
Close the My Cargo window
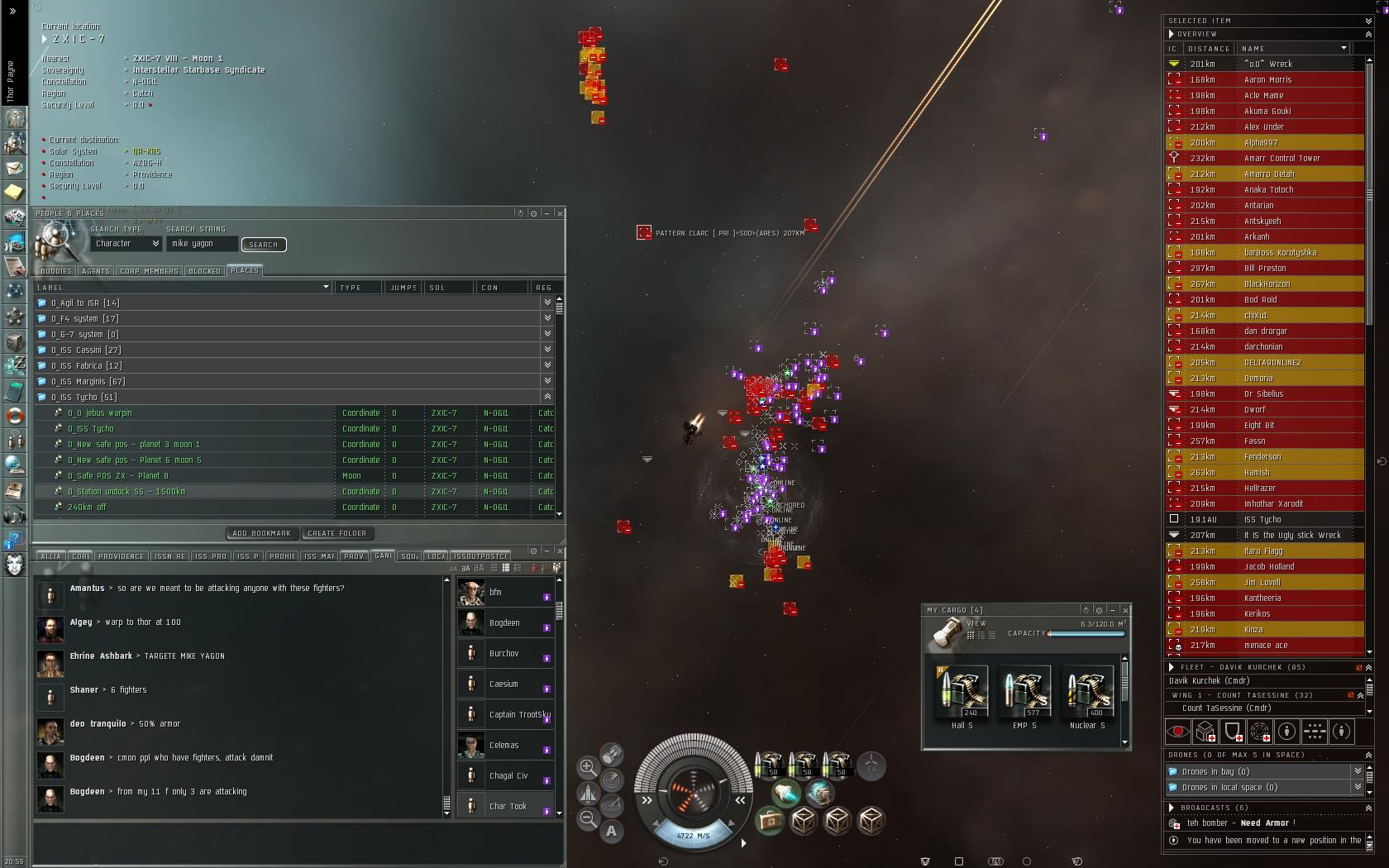pos(1124,610)
